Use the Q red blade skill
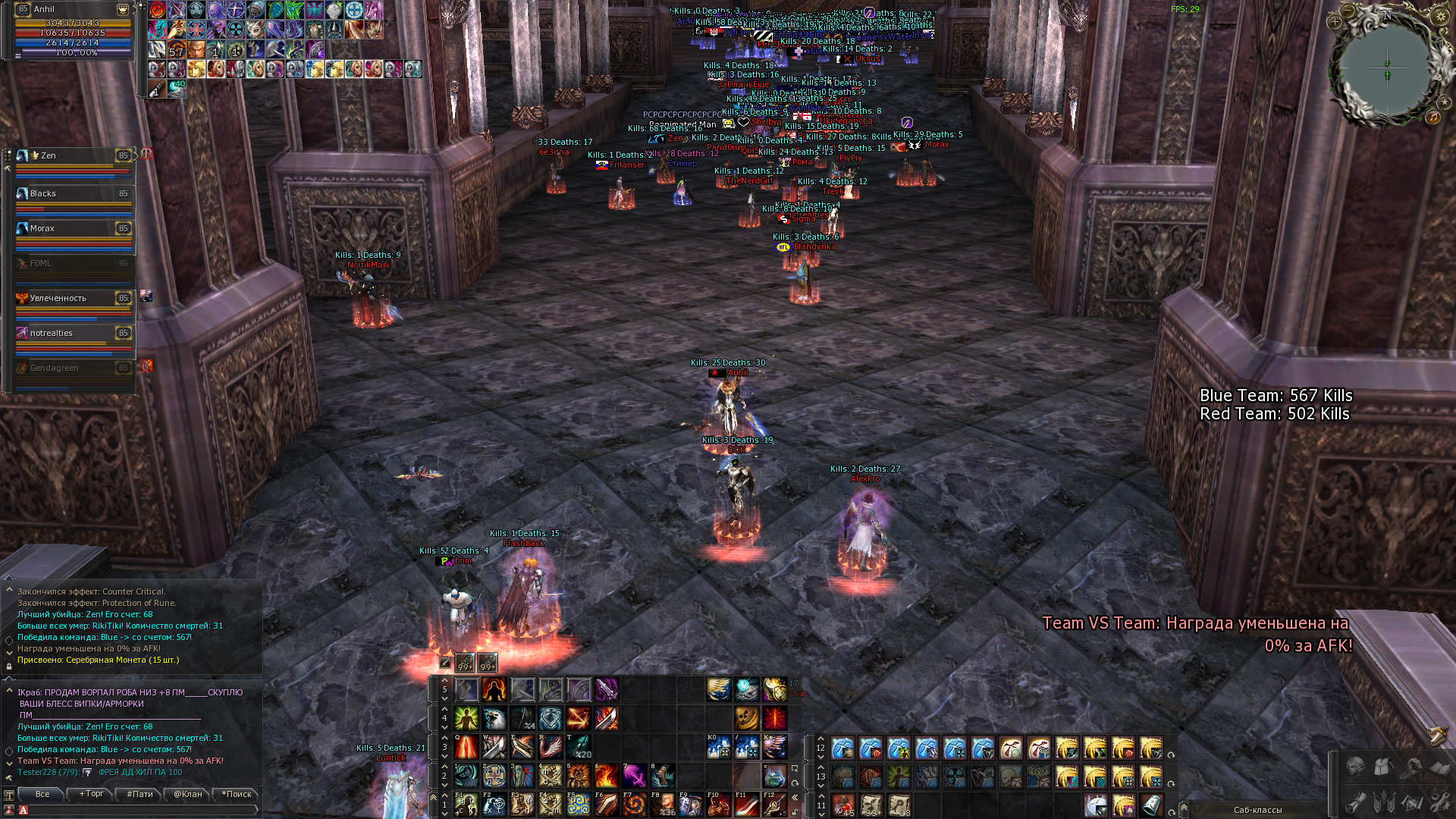 click(466, 747)
